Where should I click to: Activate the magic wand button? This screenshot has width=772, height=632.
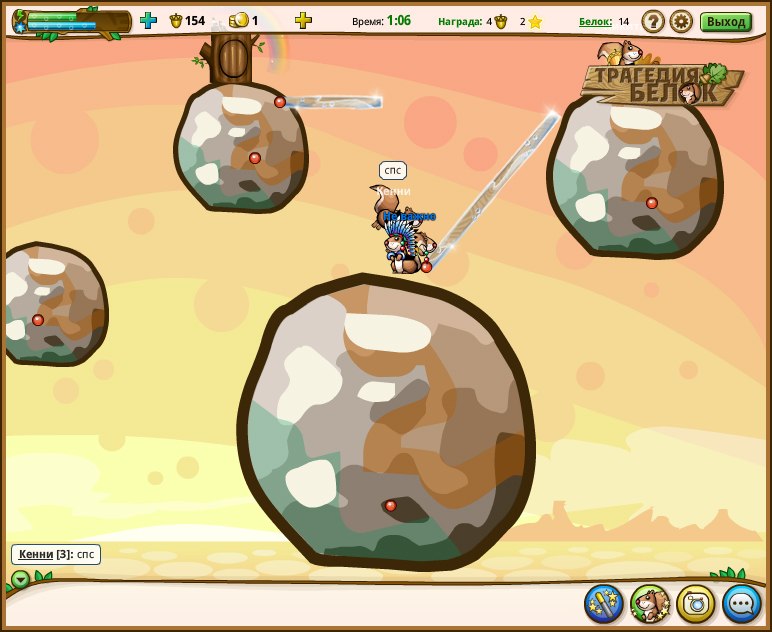tap(603, 603)
